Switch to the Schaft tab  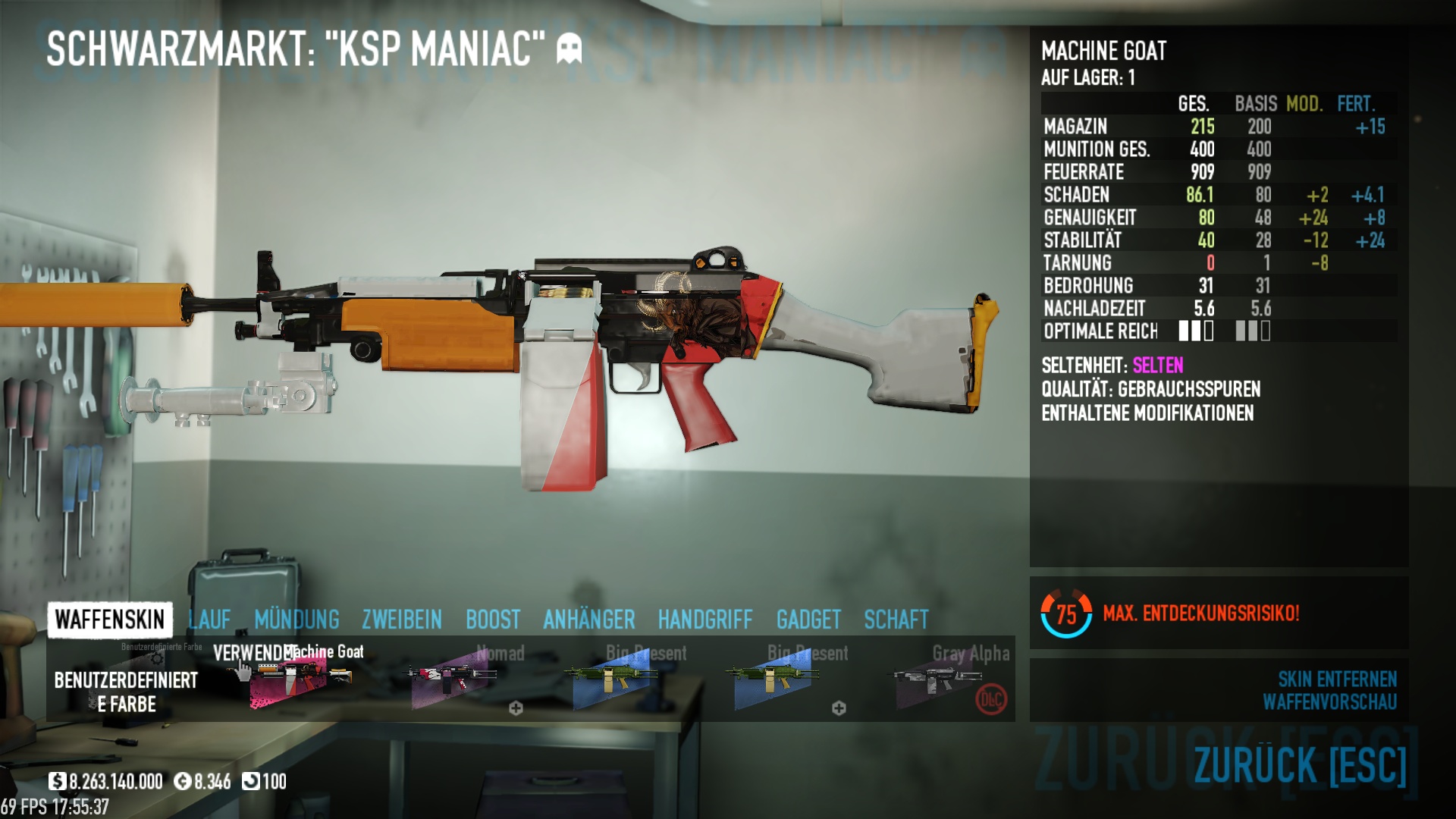896,620
